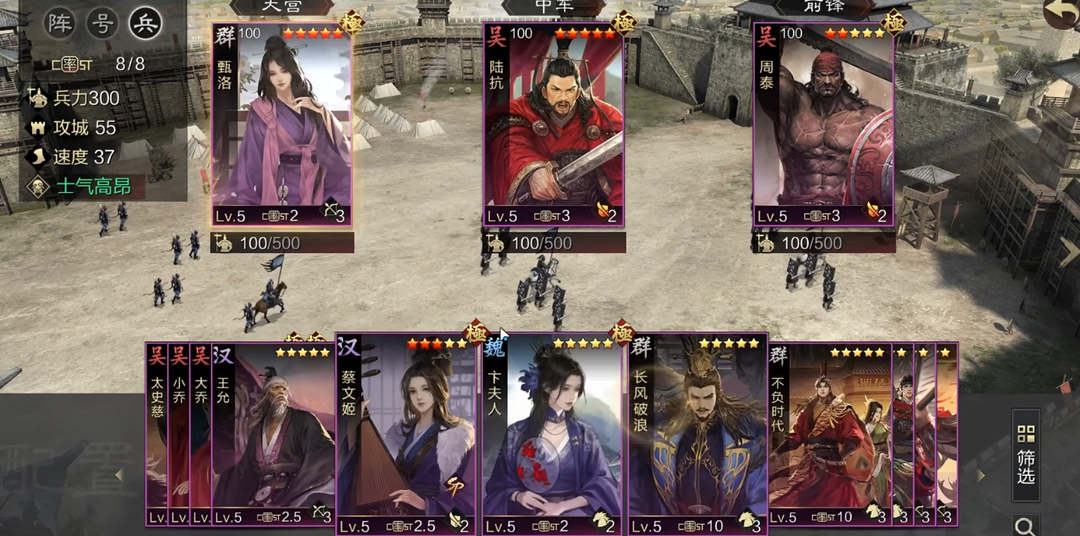Pick the 周泰 card in the 前锋 slot

[x=823, y=125]
